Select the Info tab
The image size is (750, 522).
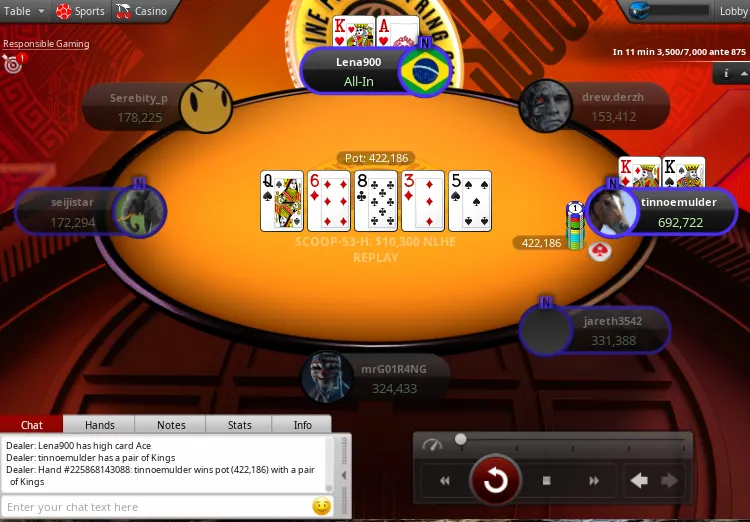click(302, 425)
